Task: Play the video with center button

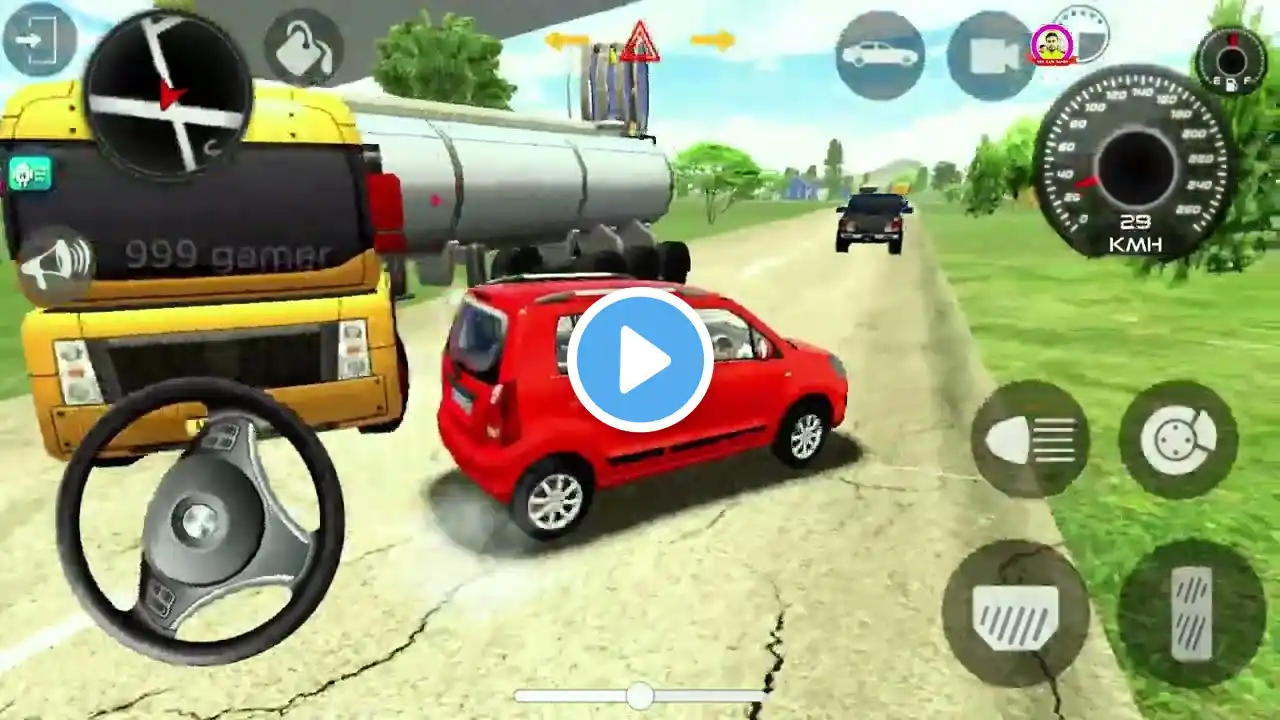Action: tap(640, 359)
